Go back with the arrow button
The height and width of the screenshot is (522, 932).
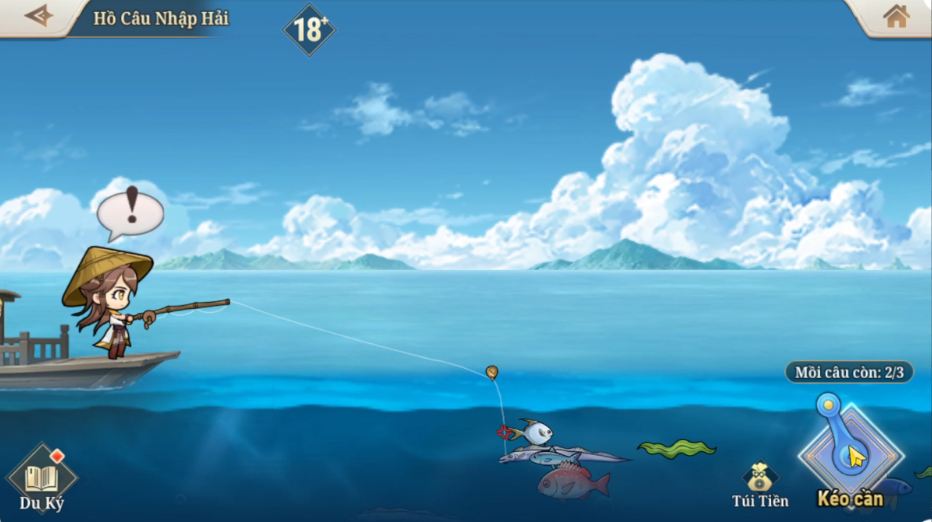pos(39,16)
